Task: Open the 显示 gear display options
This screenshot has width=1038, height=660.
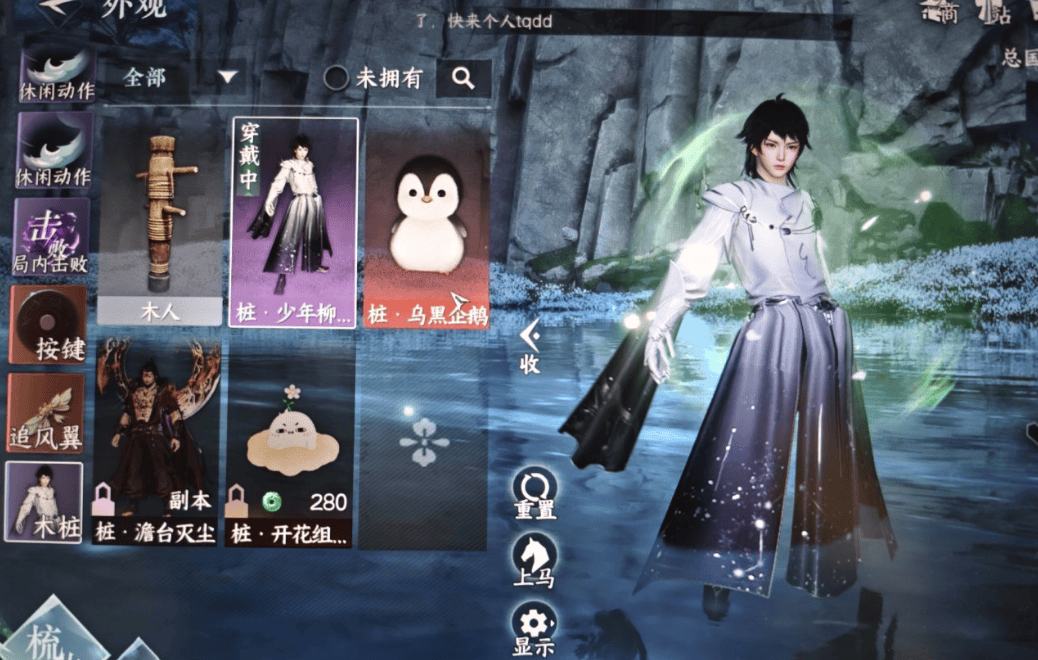Action: pyautogui.click(x=534, y=628)
